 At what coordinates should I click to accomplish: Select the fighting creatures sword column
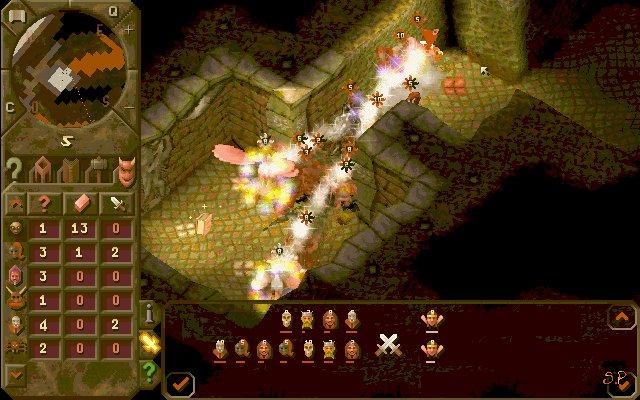(x=118, y=202)
